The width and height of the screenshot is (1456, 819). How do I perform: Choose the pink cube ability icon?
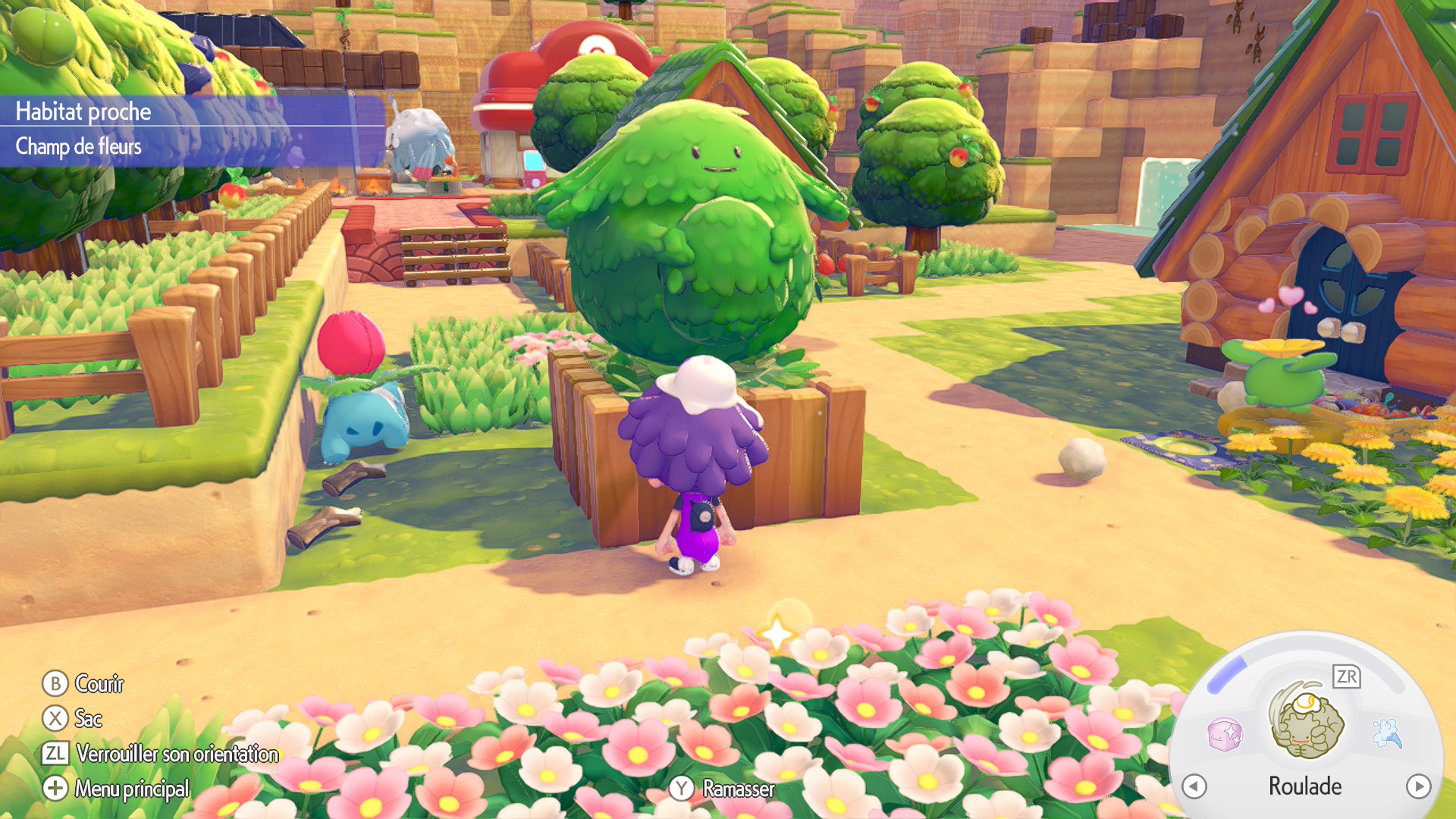pos(1225,734)
